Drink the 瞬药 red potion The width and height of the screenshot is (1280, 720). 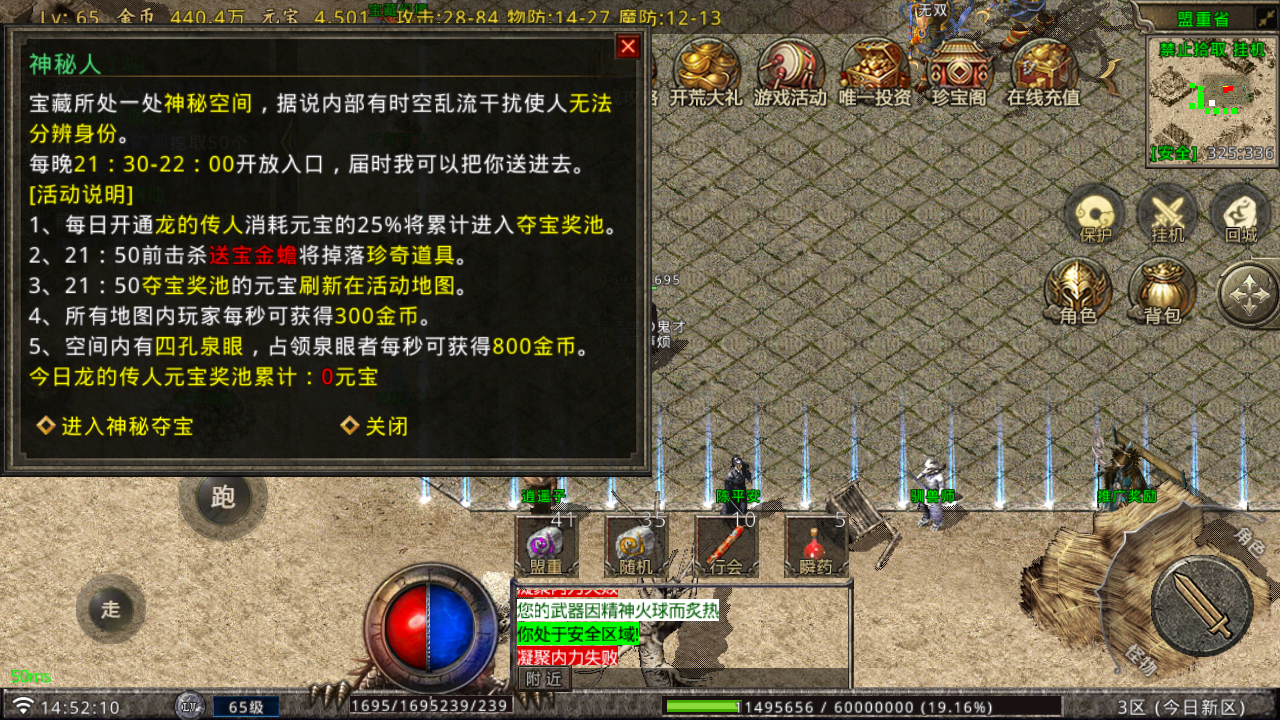816,545
